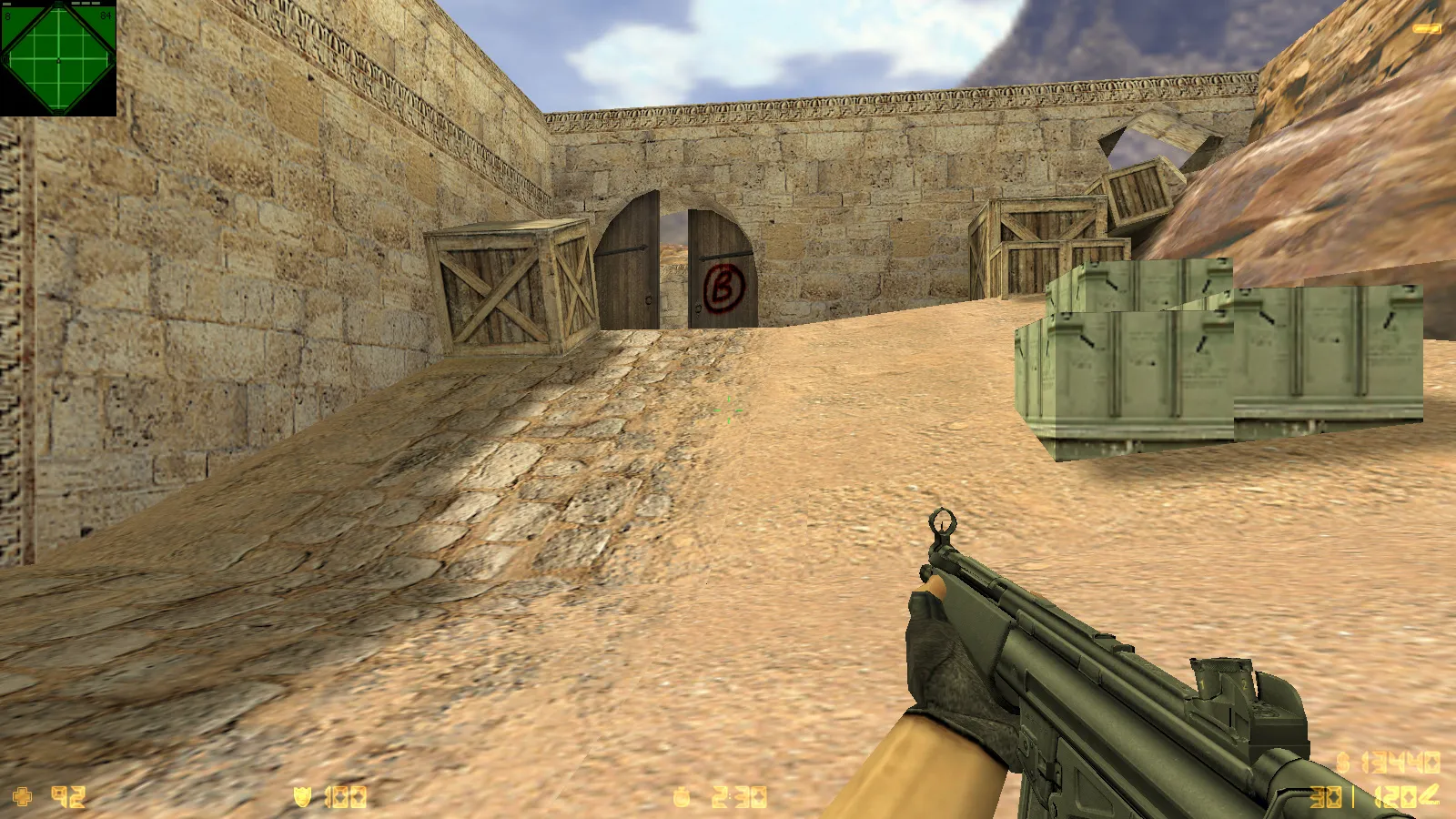Click the yellow flashlight indicator icon
The width and height of the screenshot is (1456, 819).
1428,29
